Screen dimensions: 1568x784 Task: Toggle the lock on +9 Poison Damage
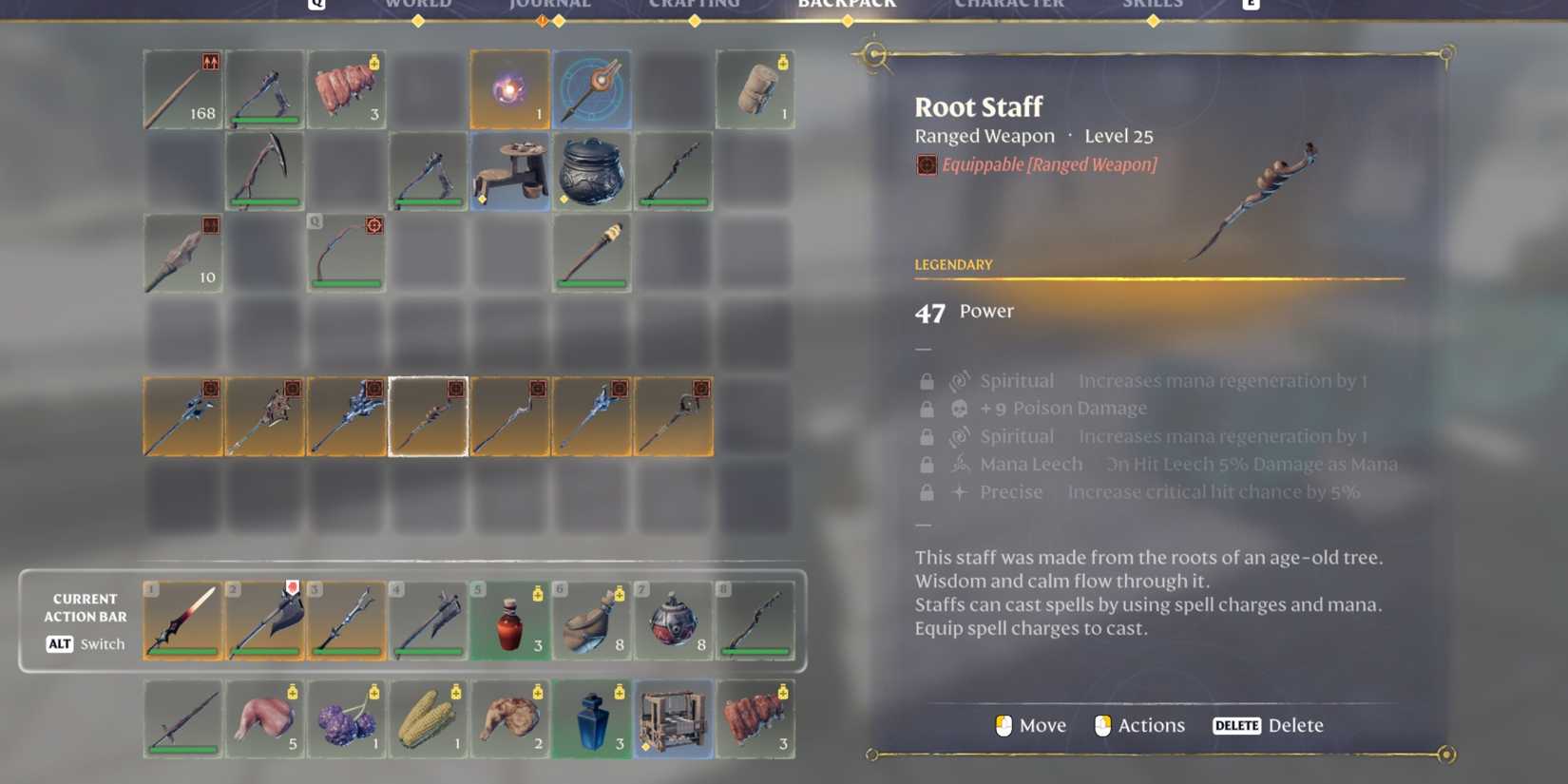(927, 408)
